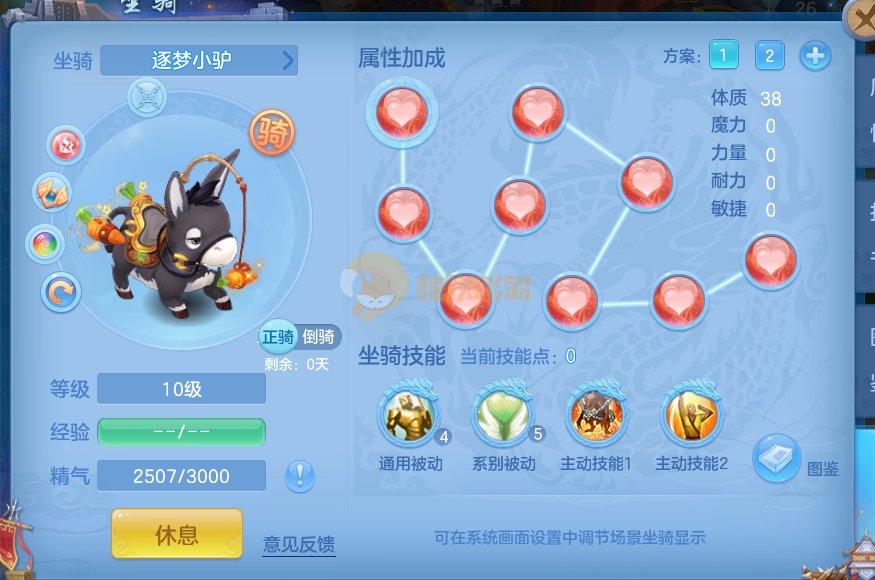The image size is (875, 580).
Task: Open the 意见反馈 feedback link
Action: coord(299,545)
